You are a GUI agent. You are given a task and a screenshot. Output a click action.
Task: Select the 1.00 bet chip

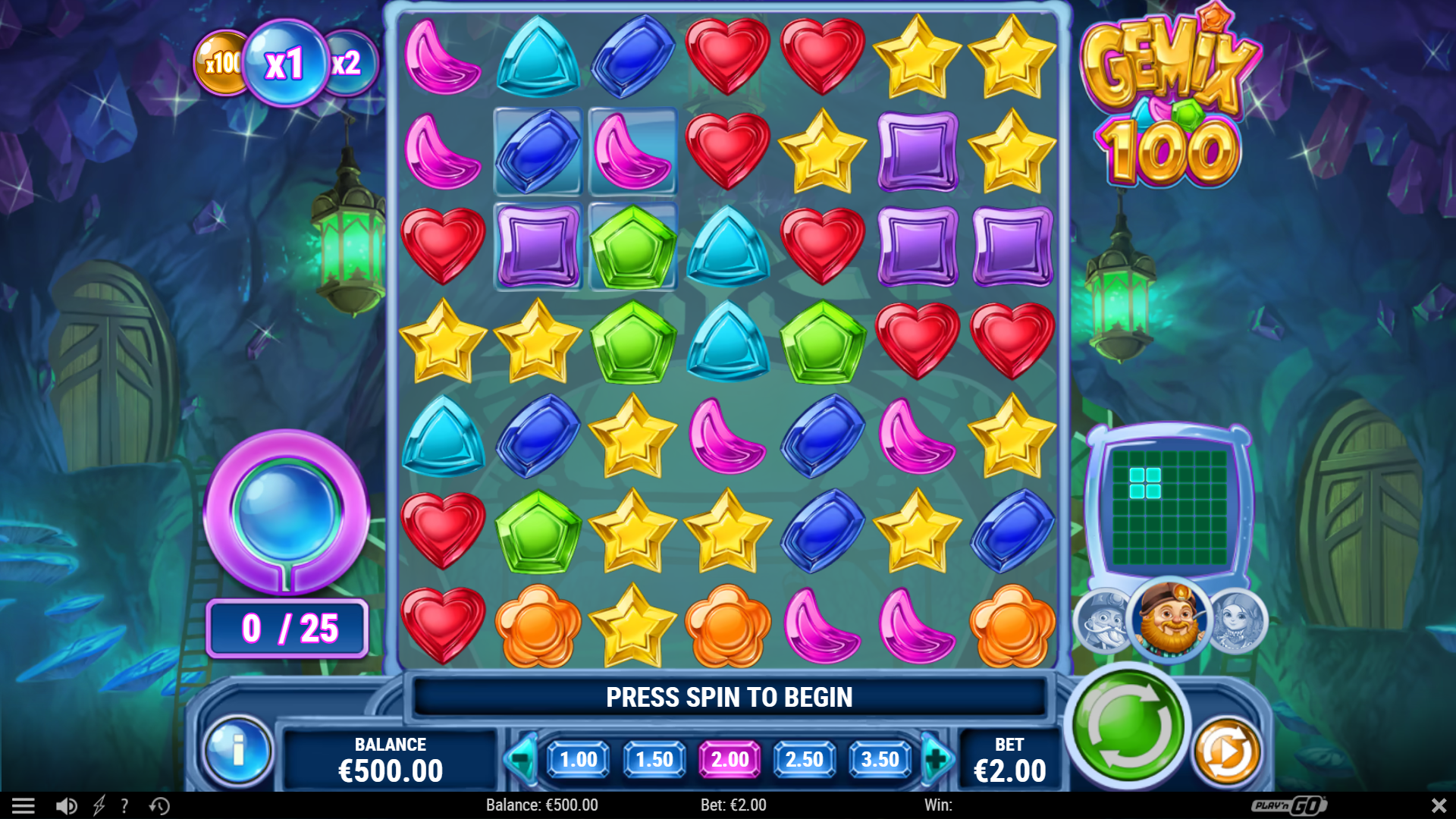coord(578,761)
